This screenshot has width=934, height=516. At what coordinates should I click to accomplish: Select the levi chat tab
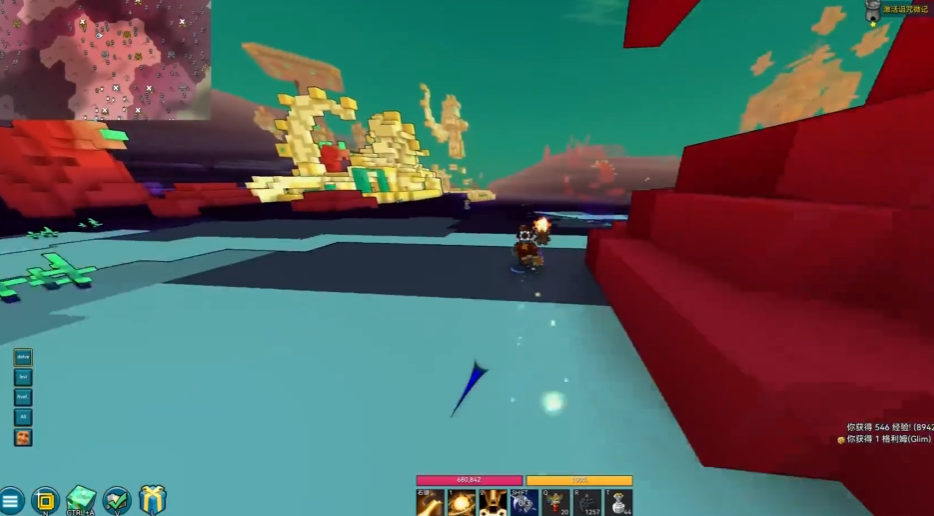point(23,377)
